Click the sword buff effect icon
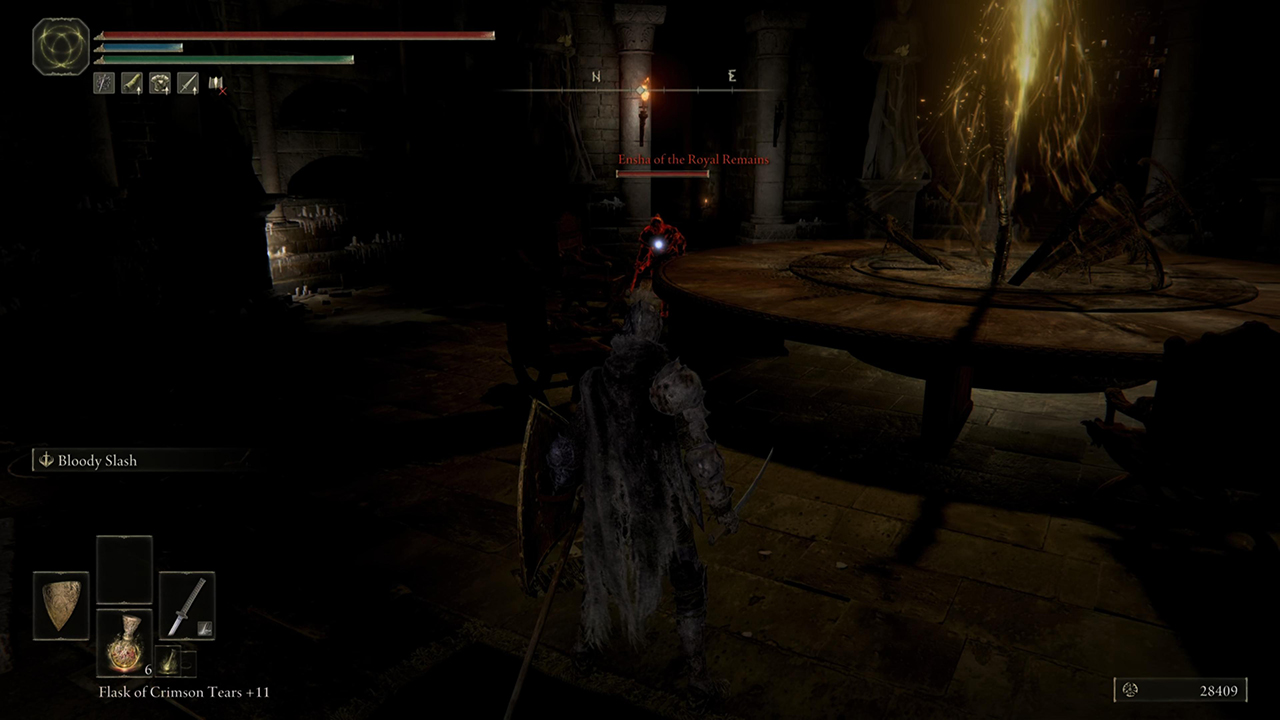 [x=188, y=83]
